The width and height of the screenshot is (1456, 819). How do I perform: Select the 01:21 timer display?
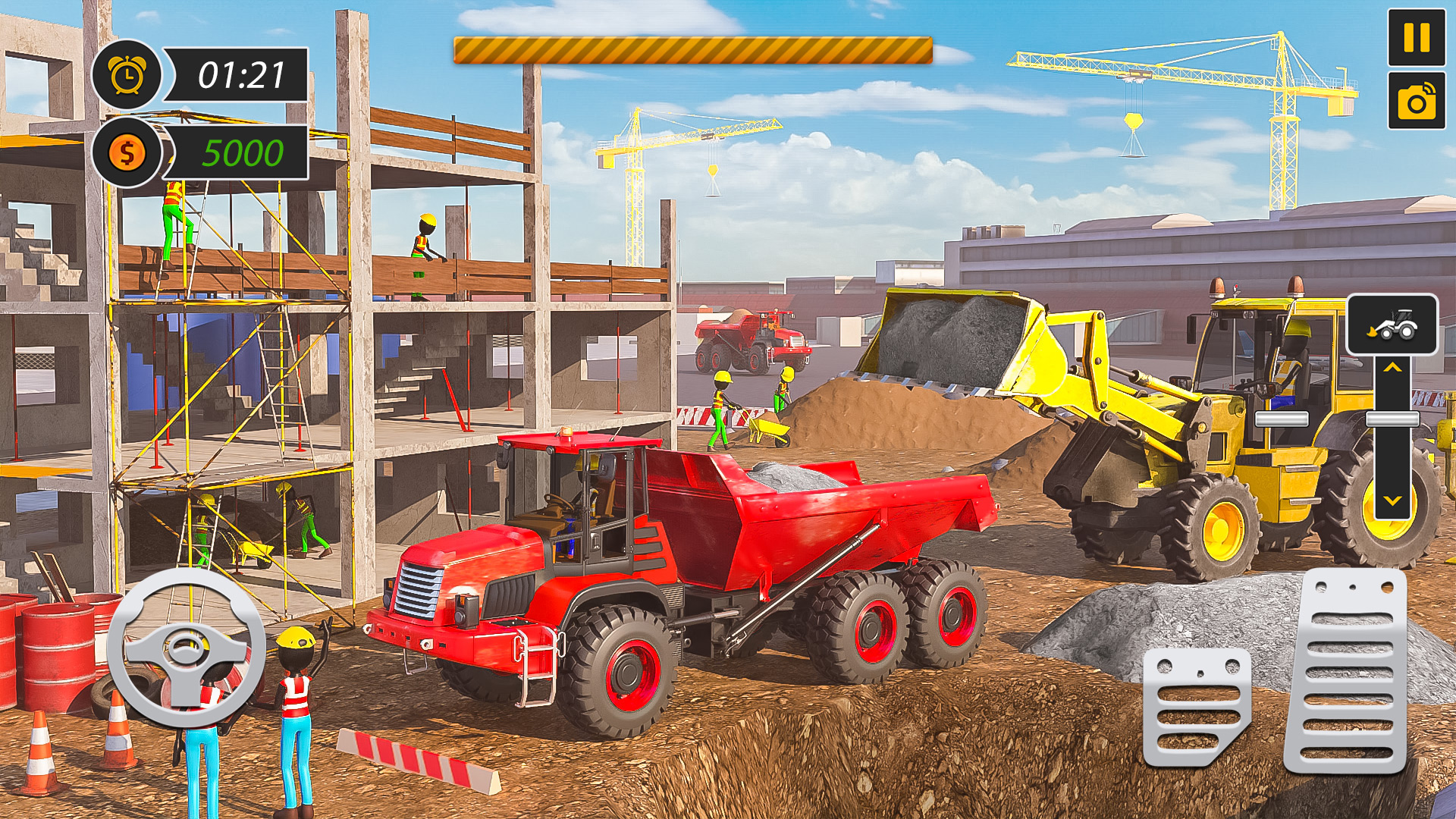pyautogui.click(x=241, y=74)
